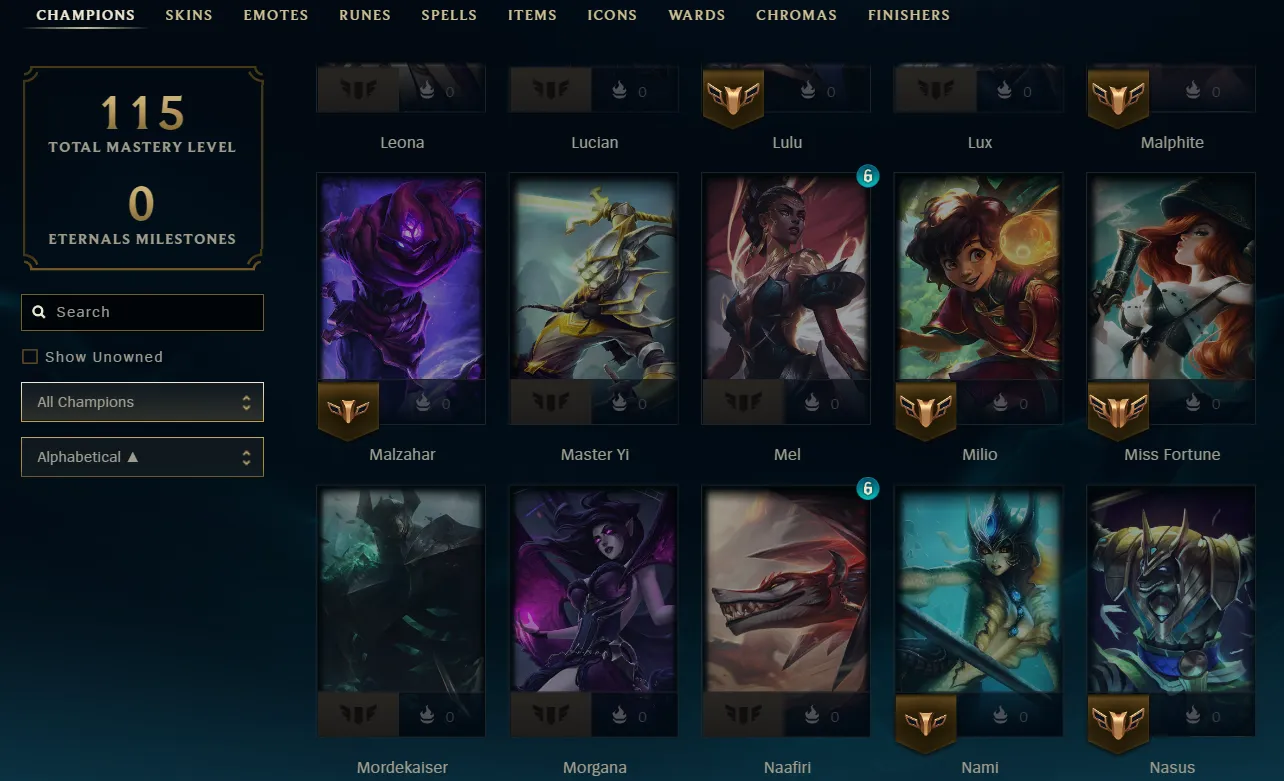This screenshot has height=781, width=1284.
Task: Select the Morgana champion card
Action: coord(594,590)
